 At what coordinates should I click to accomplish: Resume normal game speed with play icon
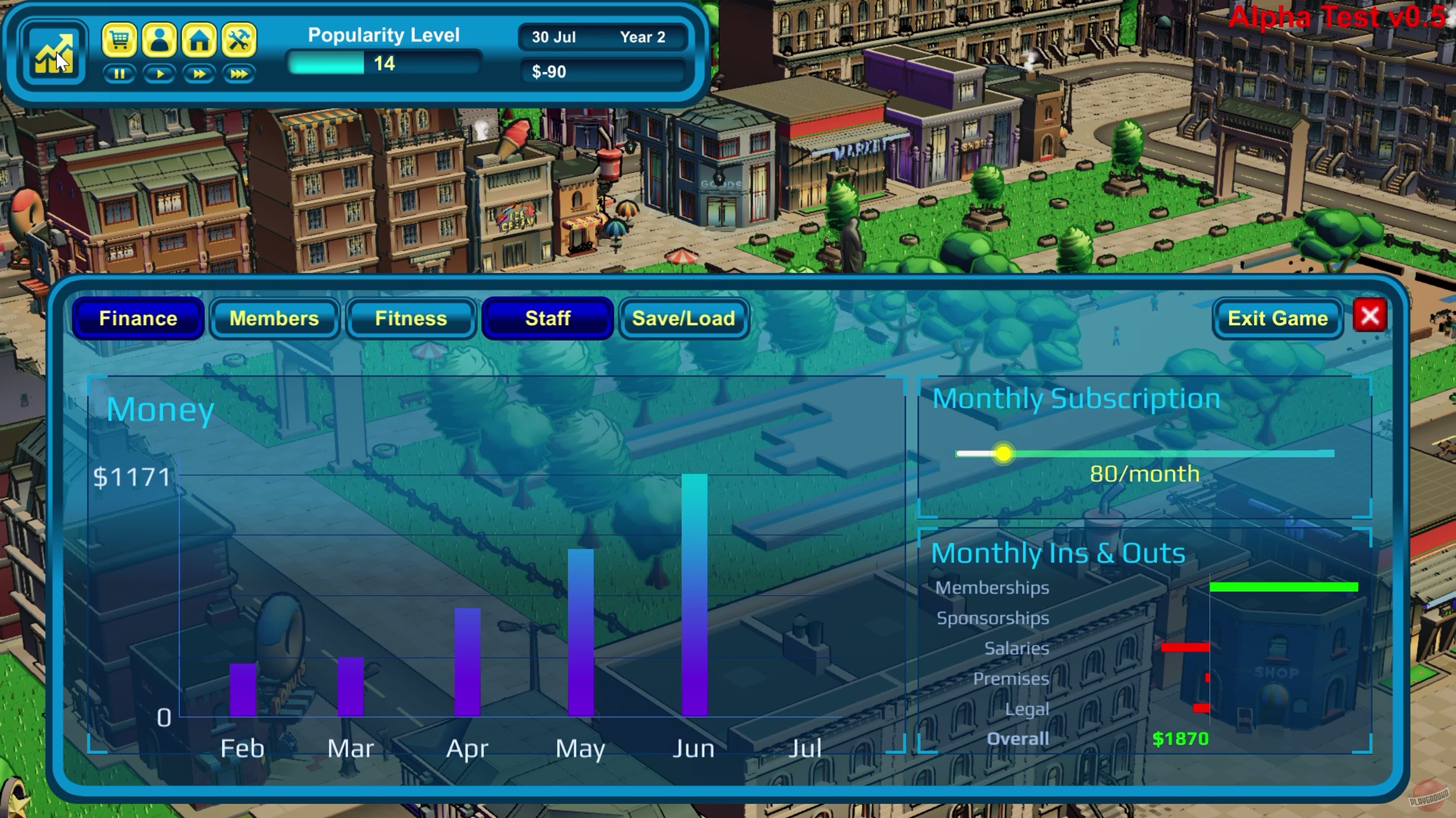pyautogui.click(x=159, y=73)
